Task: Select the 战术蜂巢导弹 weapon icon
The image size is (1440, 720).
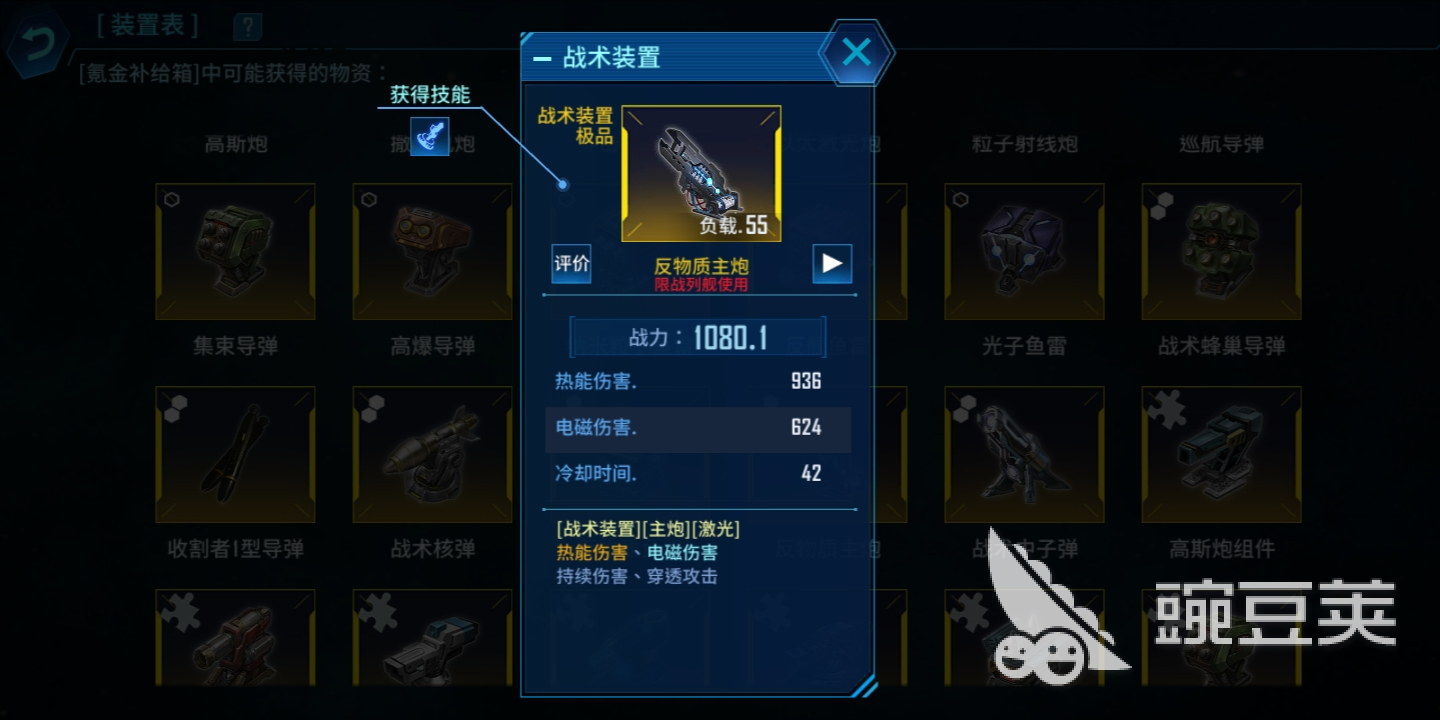Action: point(1220,250)
